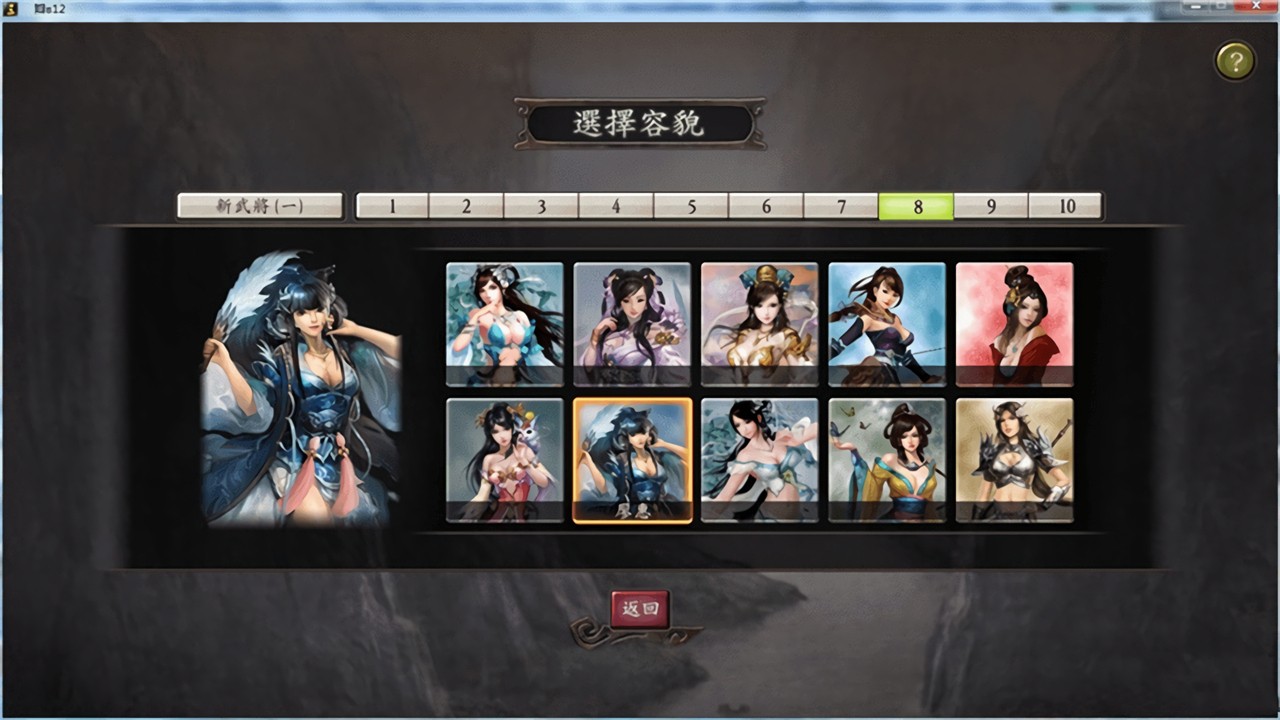Pick the gold-crowned woman in golden armor
The image size is (1280, 720).
point(759,324)
